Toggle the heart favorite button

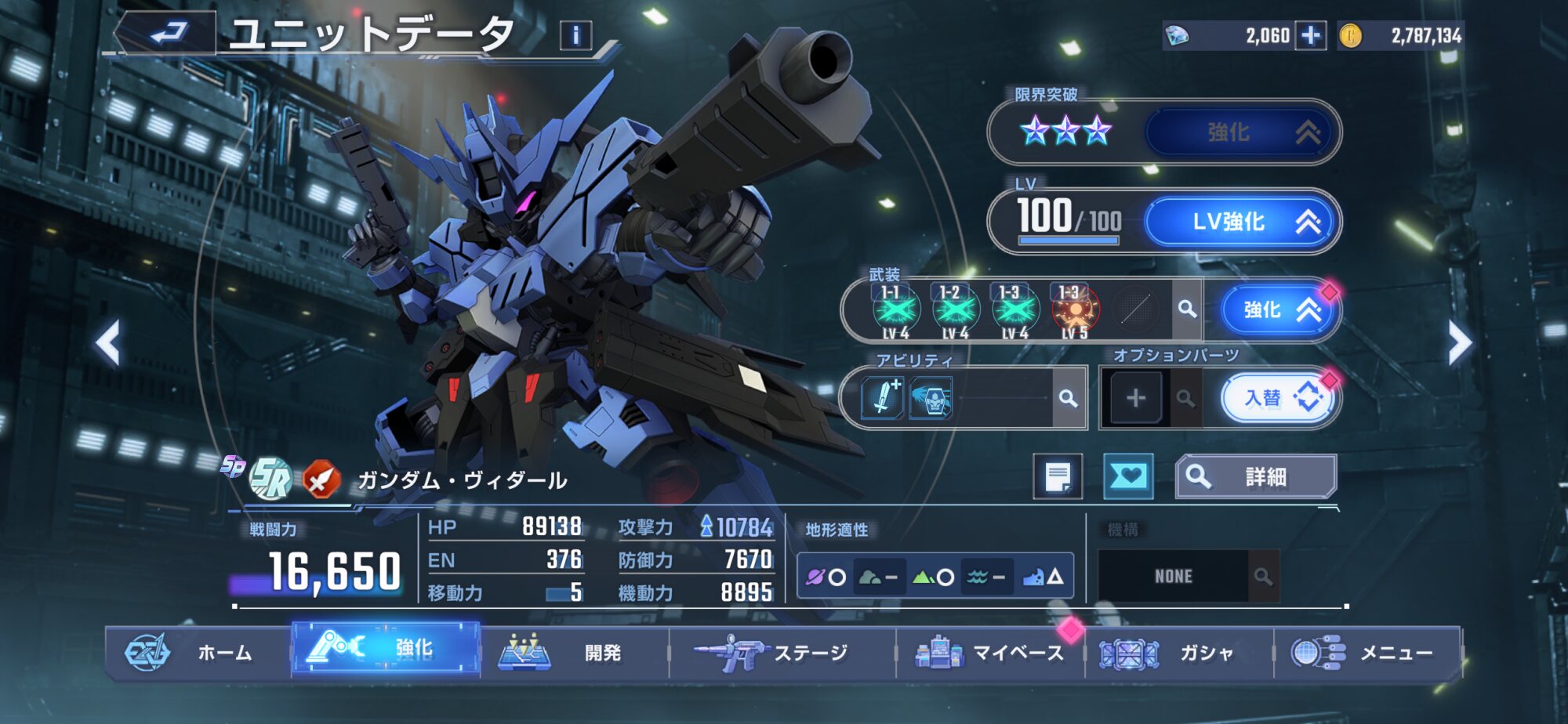click(x=1127, y=476)
